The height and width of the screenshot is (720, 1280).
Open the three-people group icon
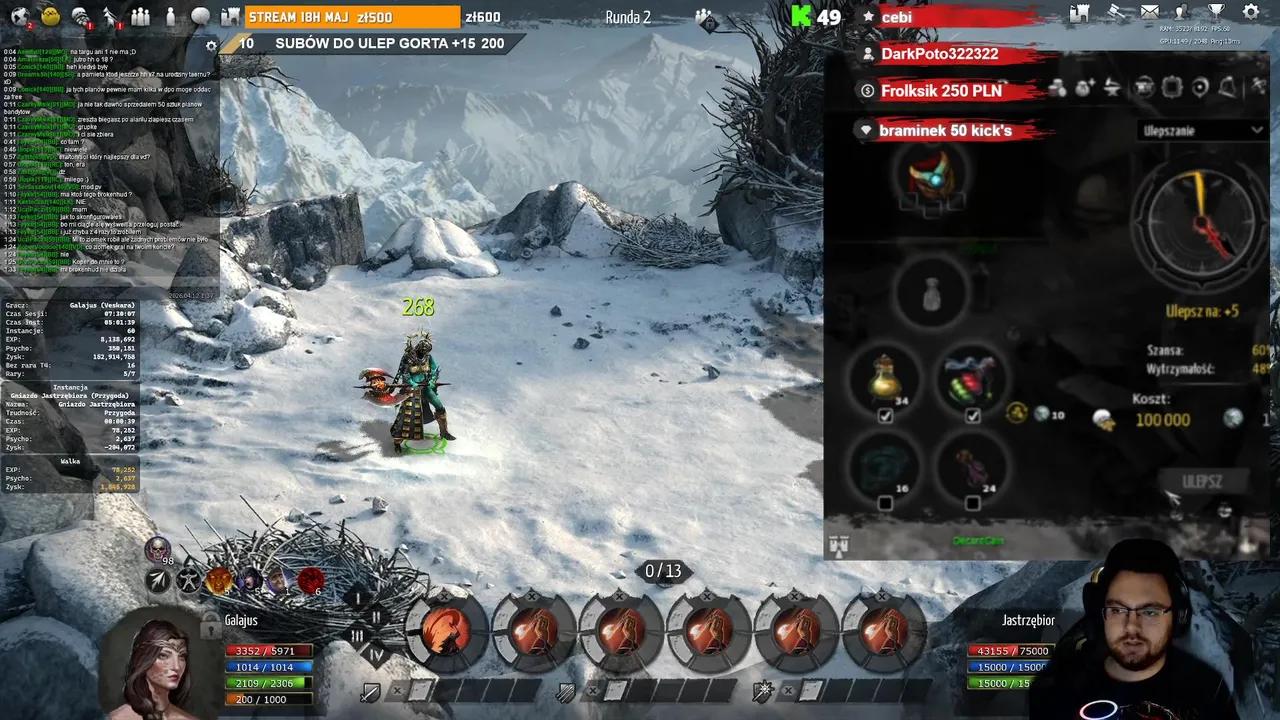pos(140,17)
